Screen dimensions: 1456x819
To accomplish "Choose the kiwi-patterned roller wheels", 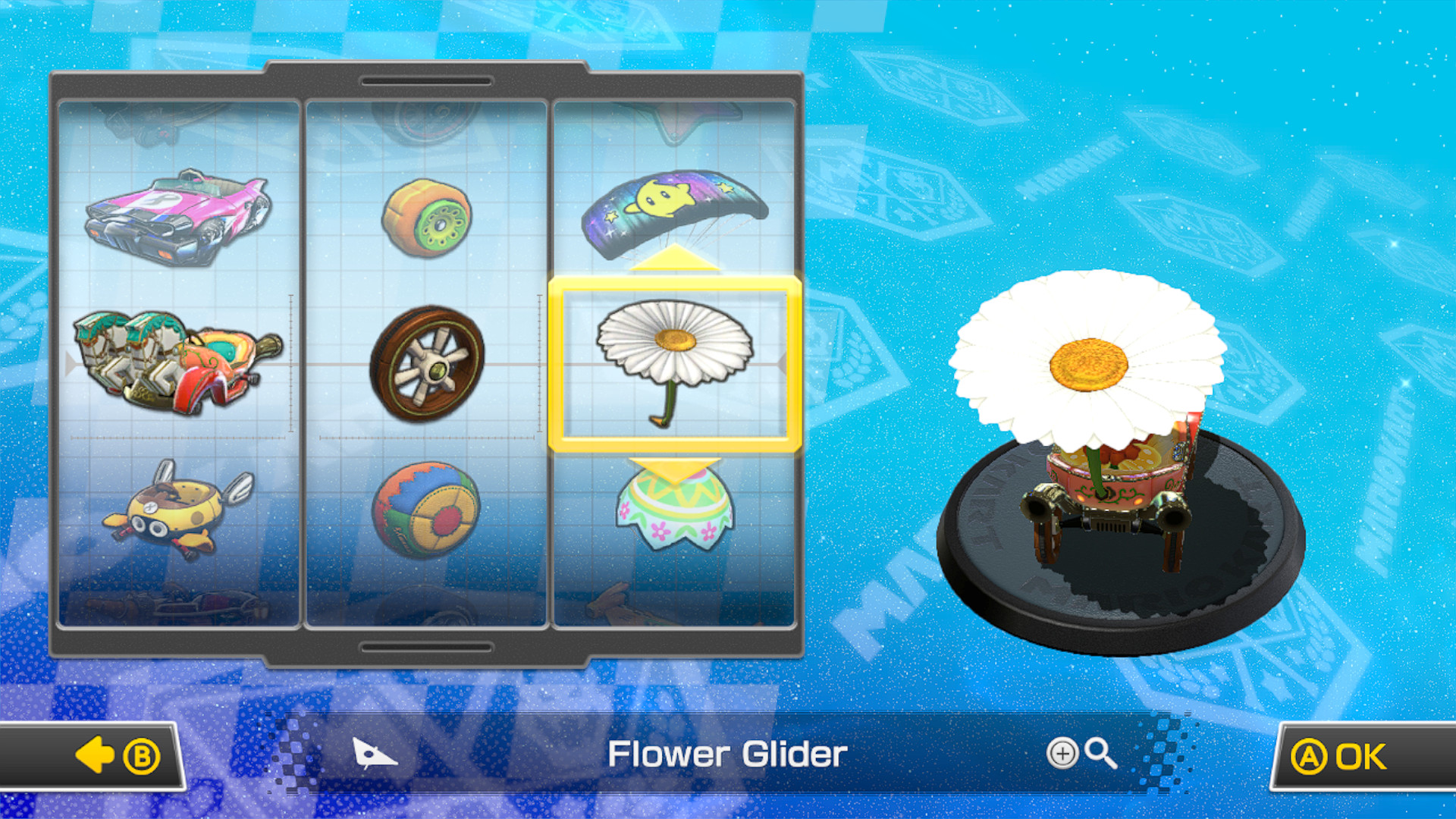I will [x=426, y=220].
